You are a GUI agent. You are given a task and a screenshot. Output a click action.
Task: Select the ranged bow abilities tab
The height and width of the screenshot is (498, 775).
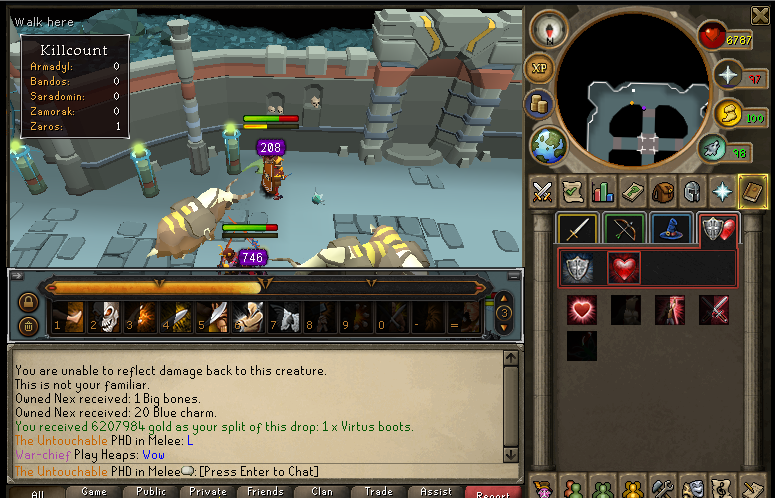pos(624,229)
